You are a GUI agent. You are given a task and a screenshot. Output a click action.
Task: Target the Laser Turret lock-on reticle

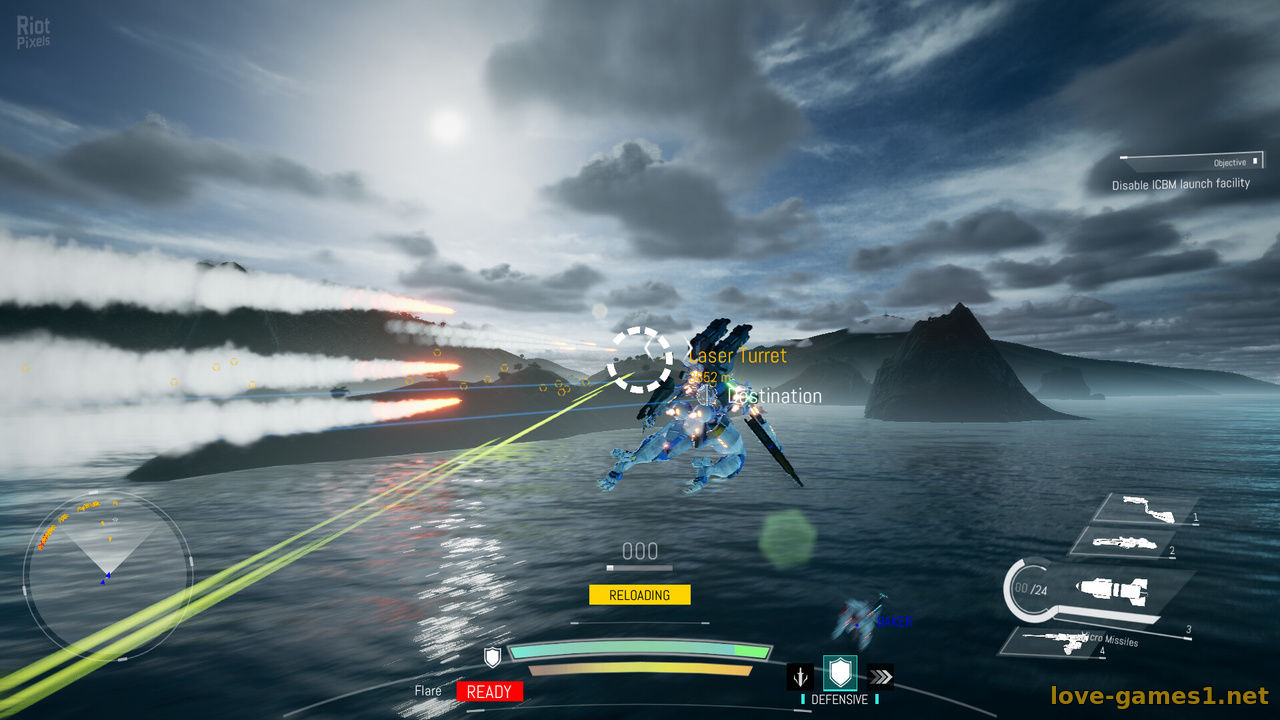(x=640, y=358)
